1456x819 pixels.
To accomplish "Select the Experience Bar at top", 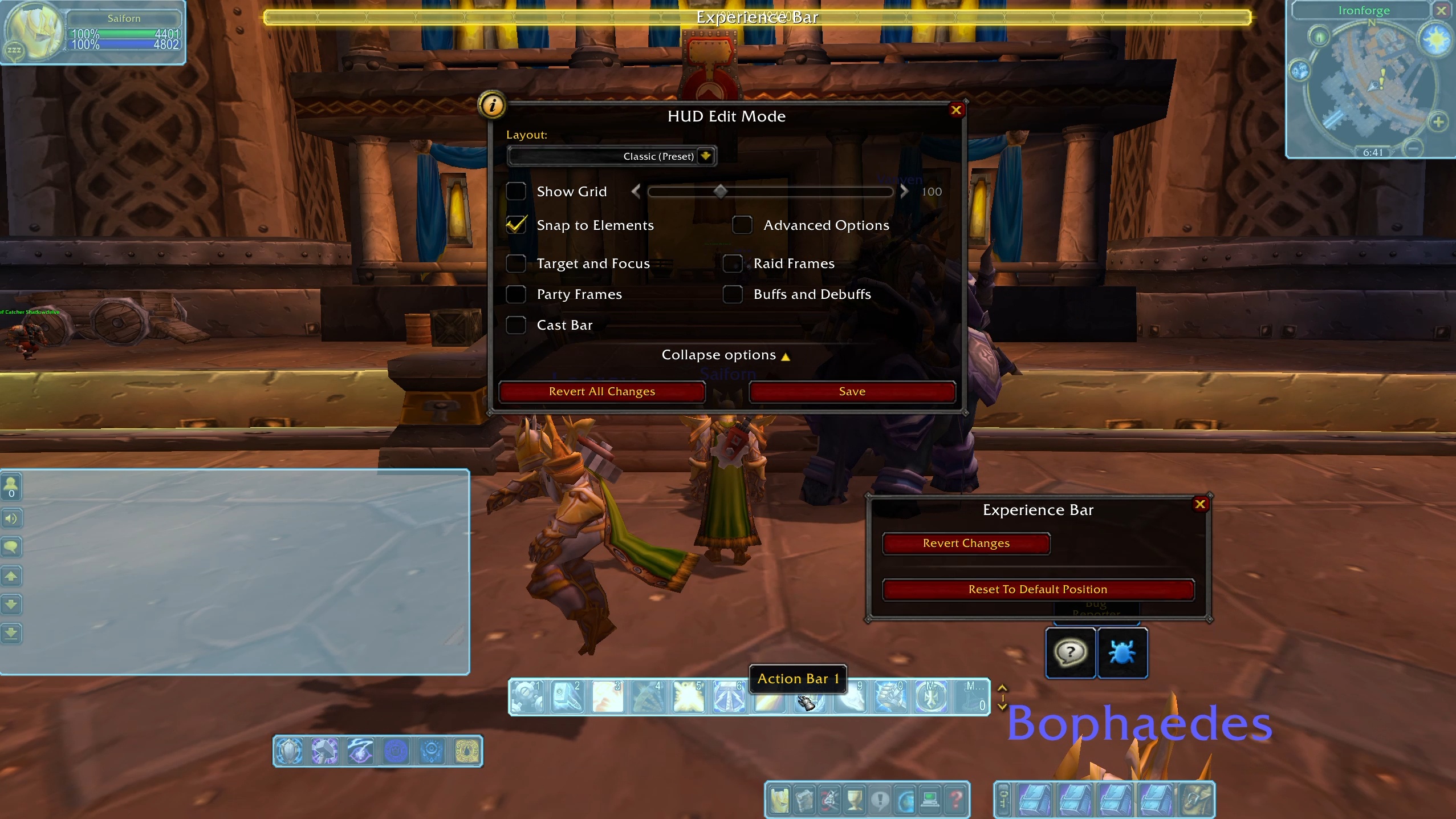I will 757,18.
